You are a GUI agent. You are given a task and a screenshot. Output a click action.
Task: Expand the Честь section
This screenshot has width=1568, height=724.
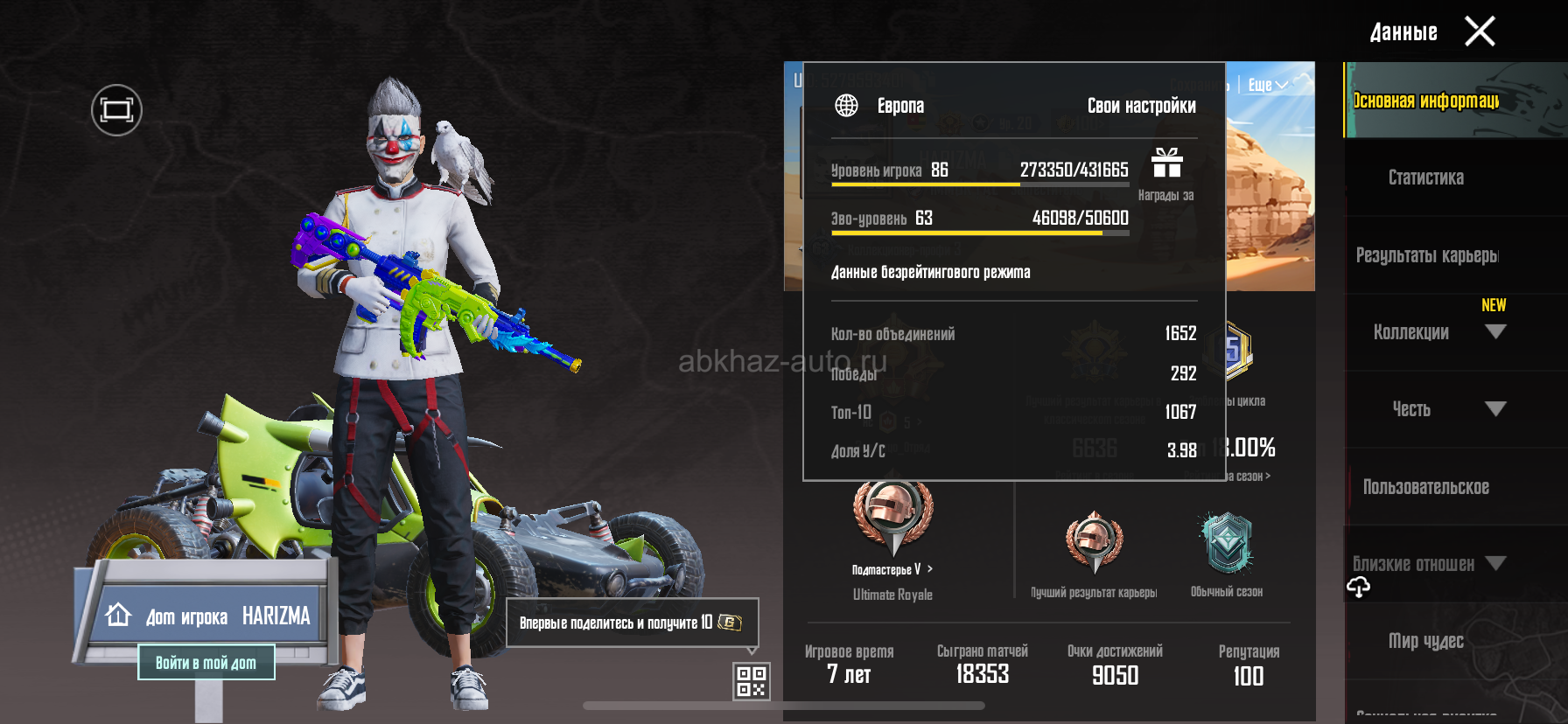[x=1494, y=409]
